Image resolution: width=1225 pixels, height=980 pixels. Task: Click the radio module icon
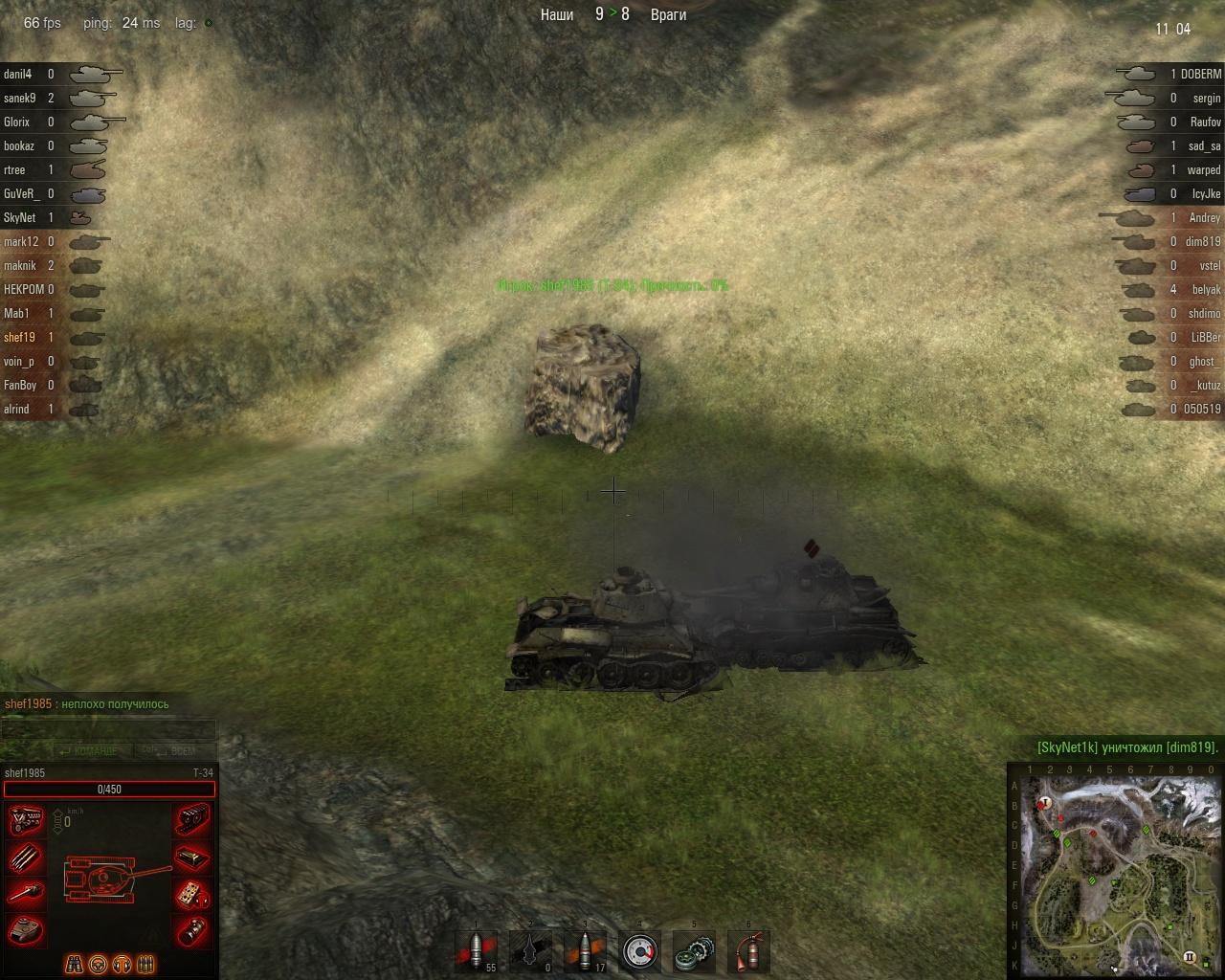pos(192,857)
